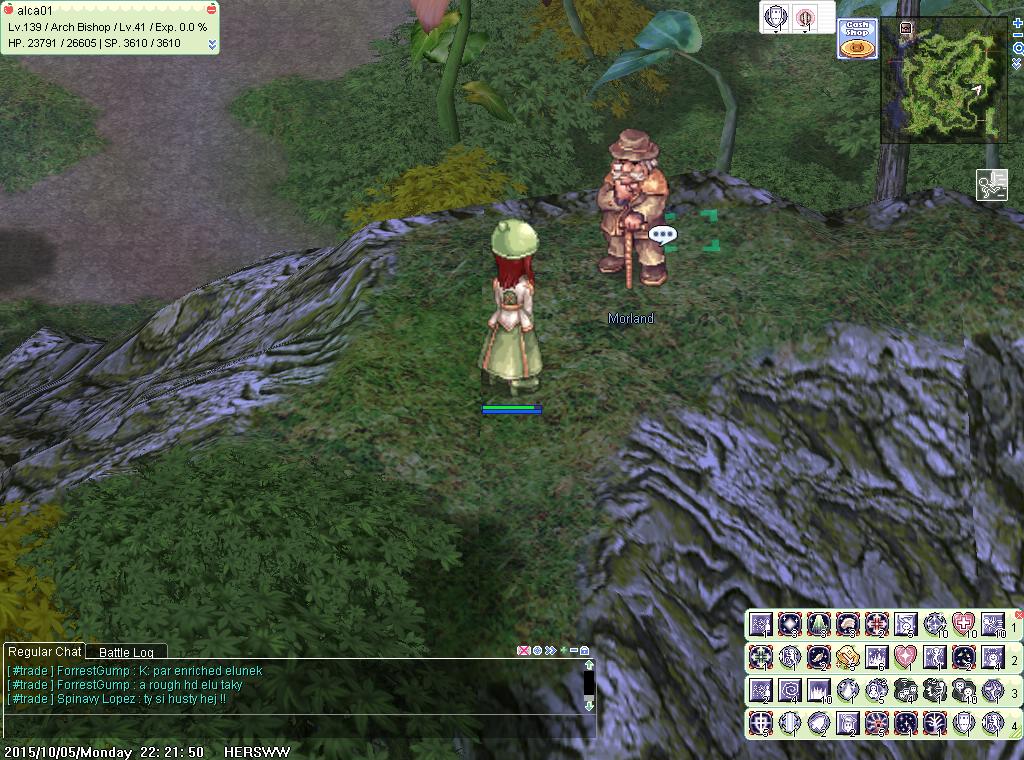
Task: Lock the chat window with padlock icon
Action: coord(584,651)
